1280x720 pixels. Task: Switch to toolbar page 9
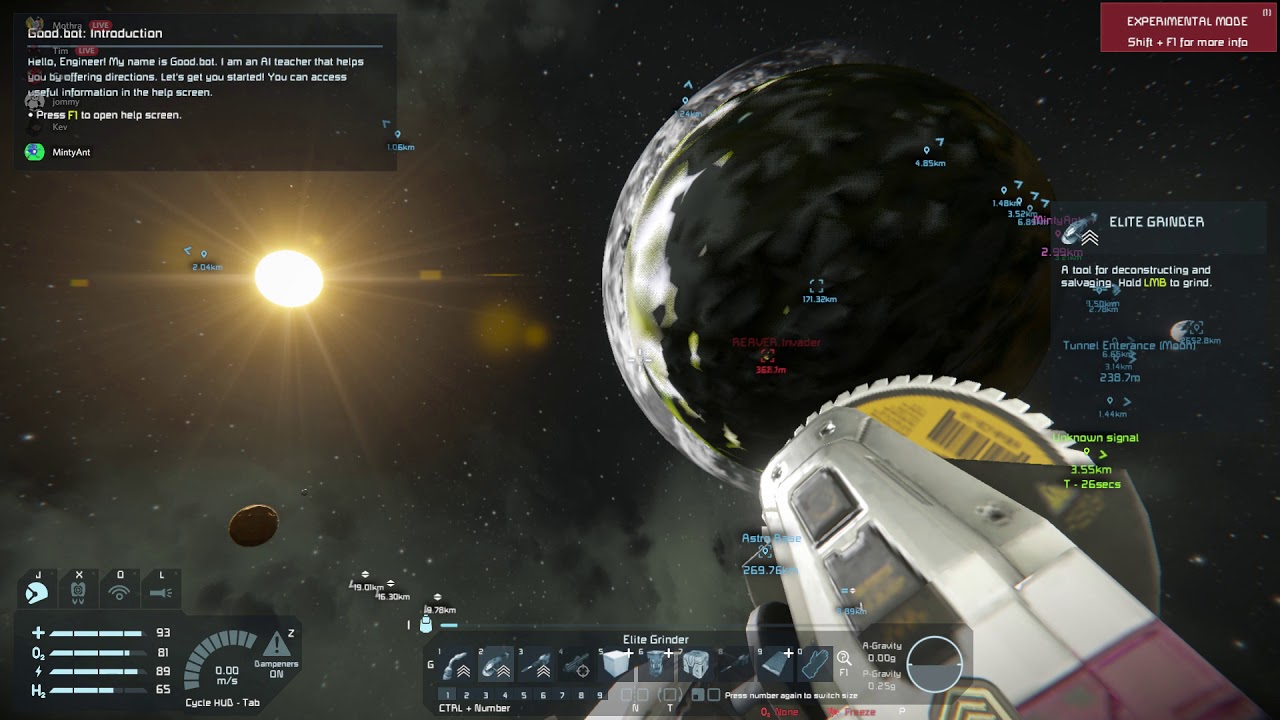point(600,695)
